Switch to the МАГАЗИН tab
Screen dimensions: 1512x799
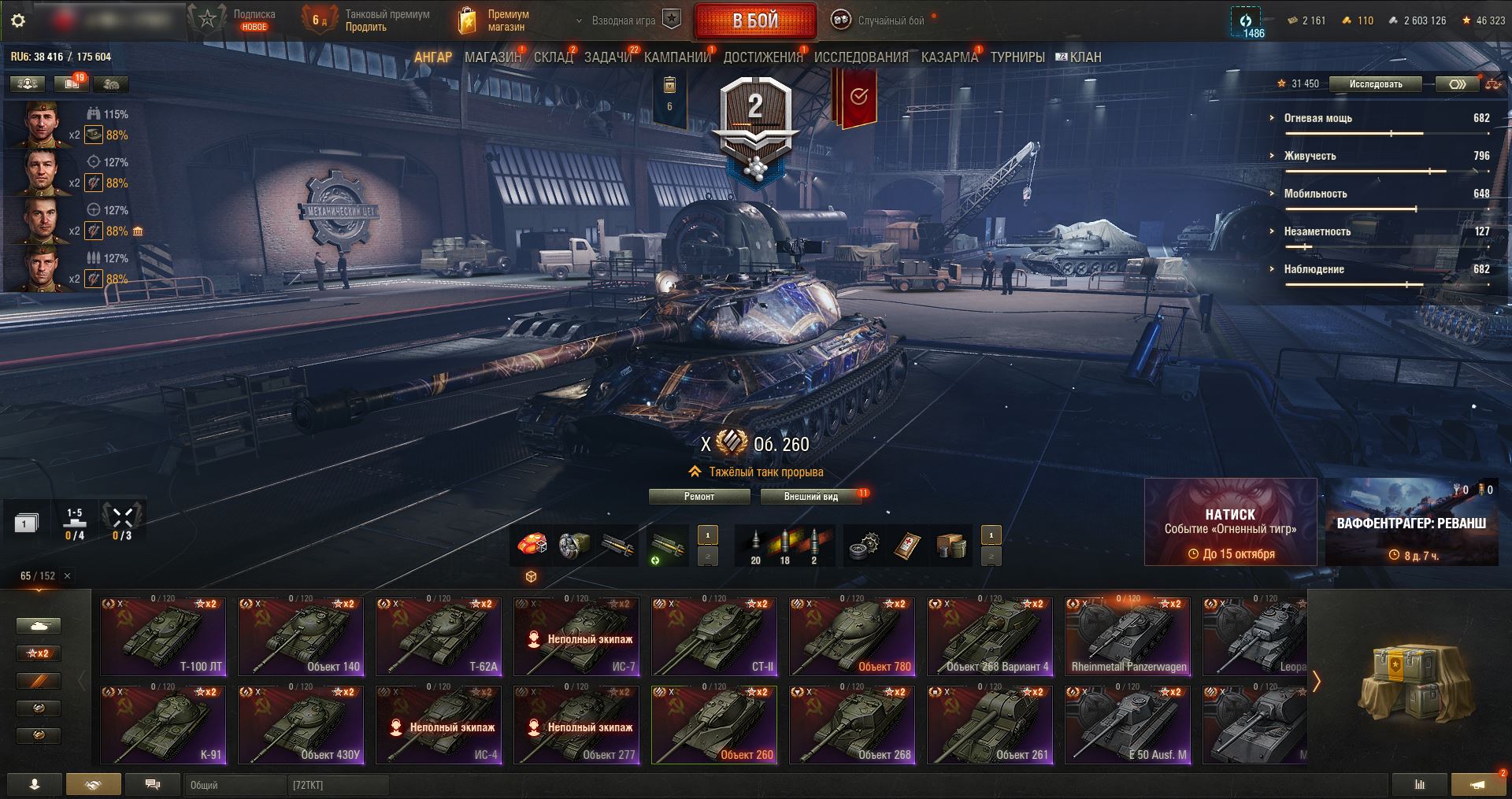click(x=493, y=57)
